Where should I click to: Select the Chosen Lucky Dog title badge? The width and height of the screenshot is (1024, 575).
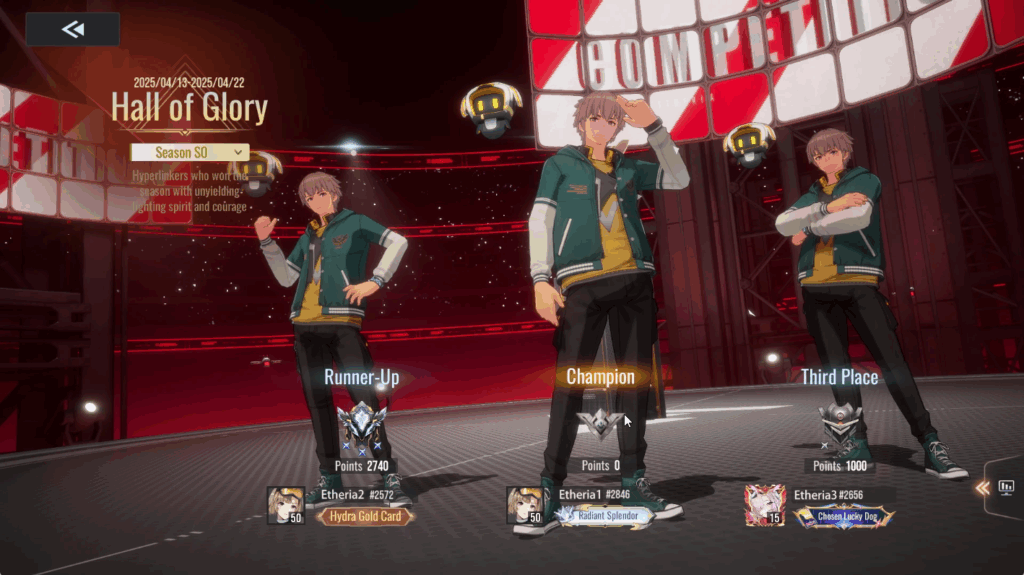(843, 517)
